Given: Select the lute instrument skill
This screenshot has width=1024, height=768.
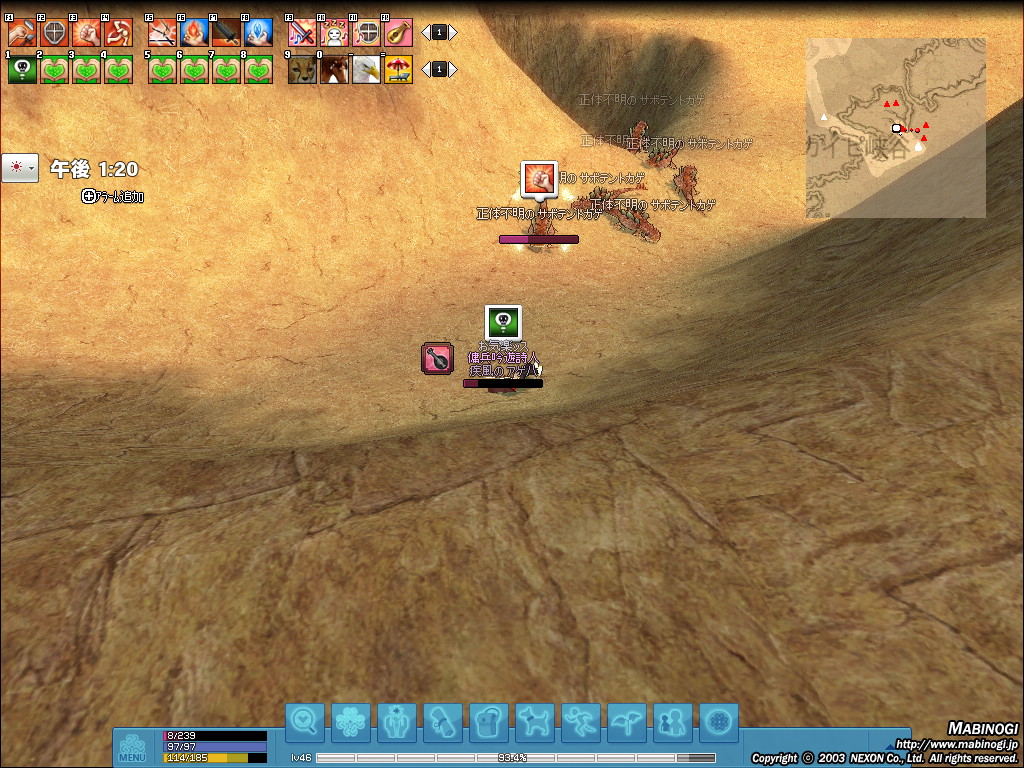Looking at the screenshot, I should [x=398, y=33].
